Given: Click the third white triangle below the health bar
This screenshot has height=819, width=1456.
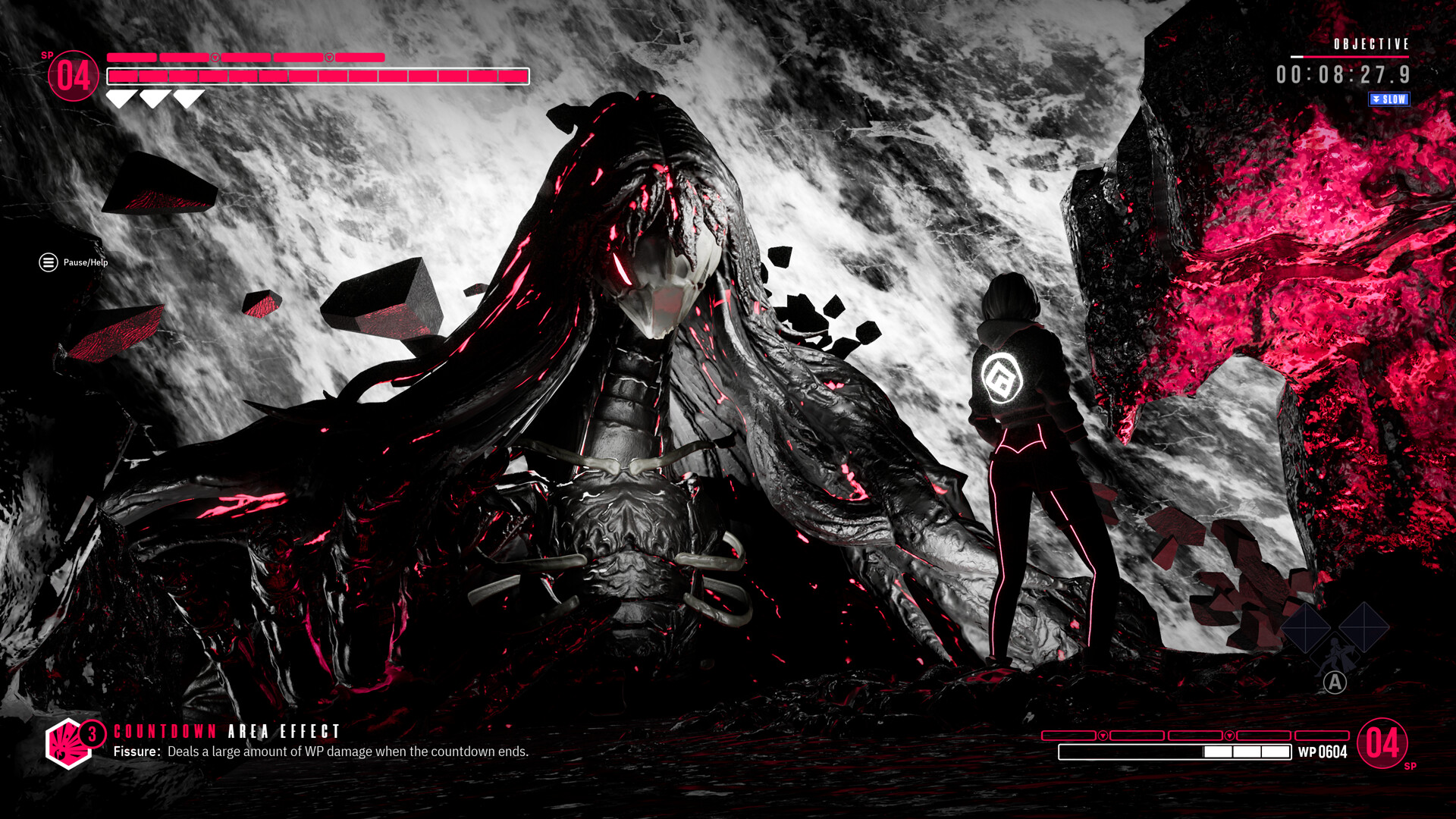Looking at the screenshot, I should [189, 96].
